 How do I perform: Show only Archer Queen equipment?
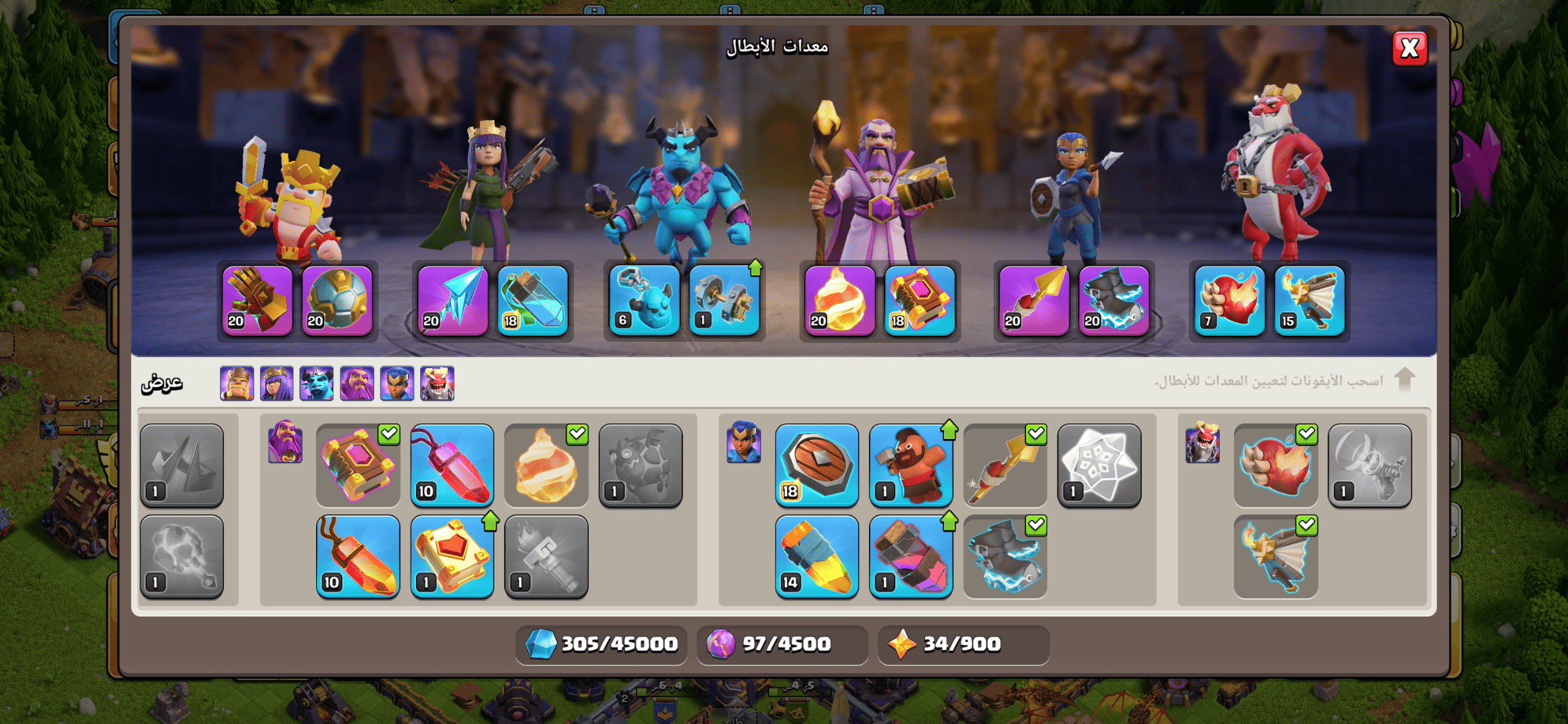277,384
